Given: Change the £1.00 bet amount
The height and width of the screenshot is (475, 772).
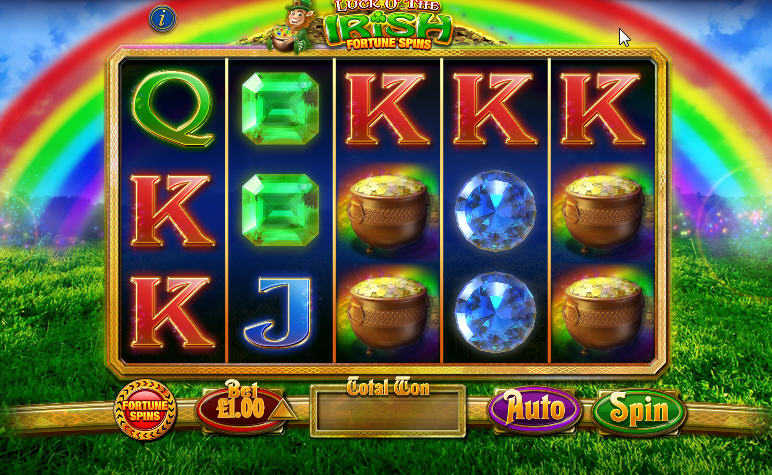Looking at the screenshot, I should [x=242, y=409].
